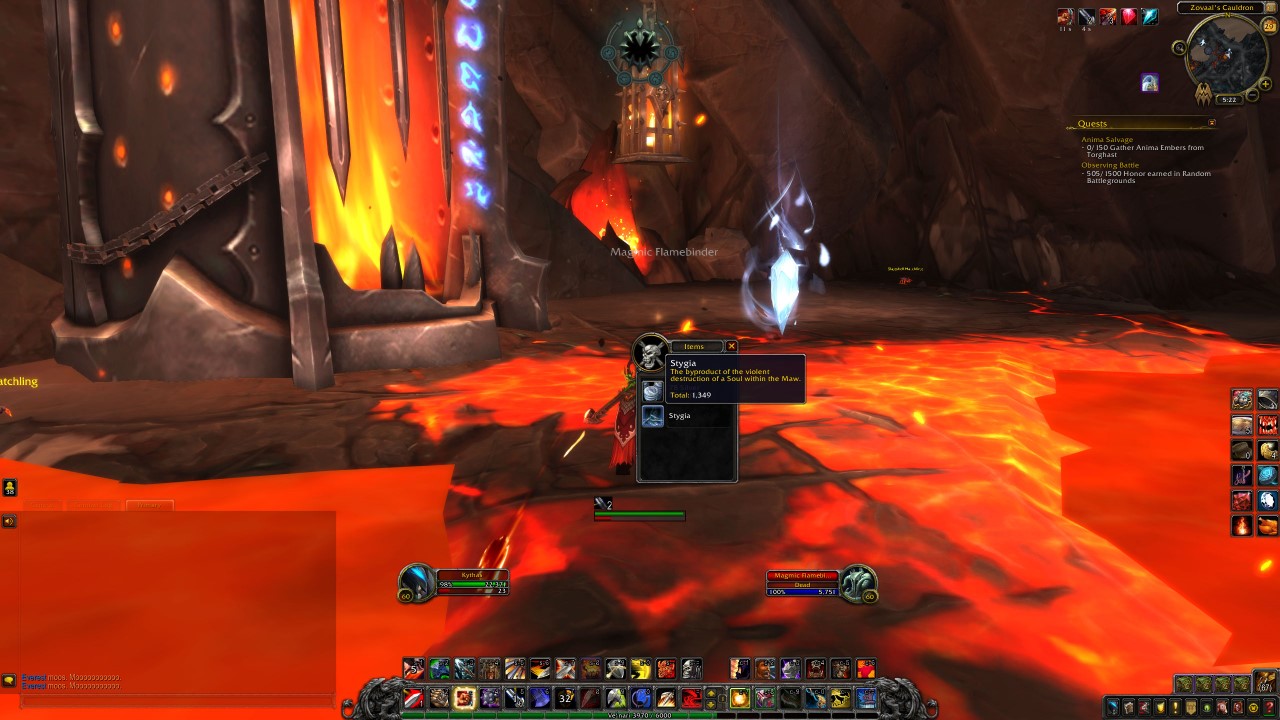Open the calendar showing day 29
This screenshot has height=720, width=1280.
pyautogui.click(x=1269, y=26)
